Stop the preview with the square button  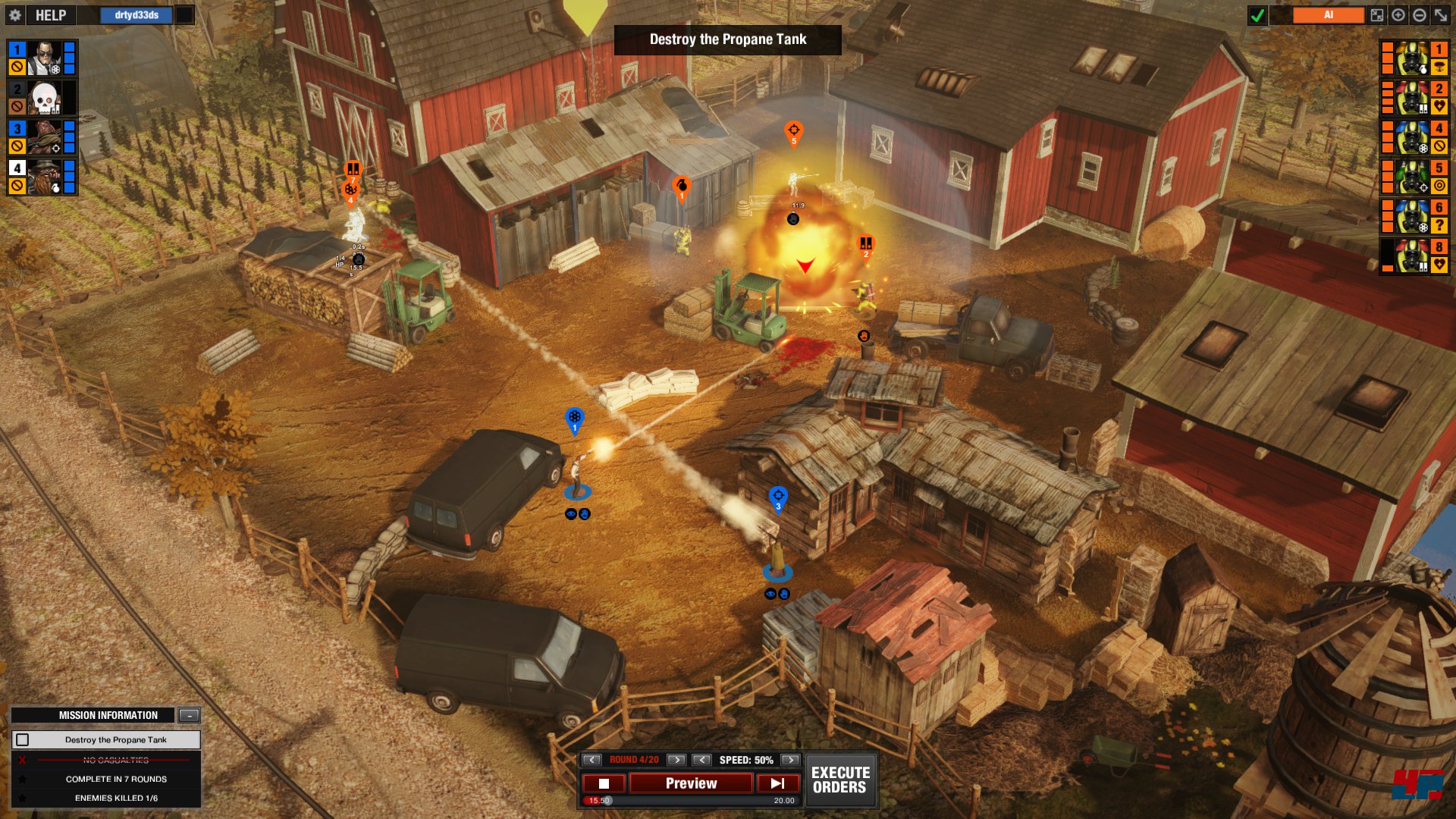coord(604,783)
